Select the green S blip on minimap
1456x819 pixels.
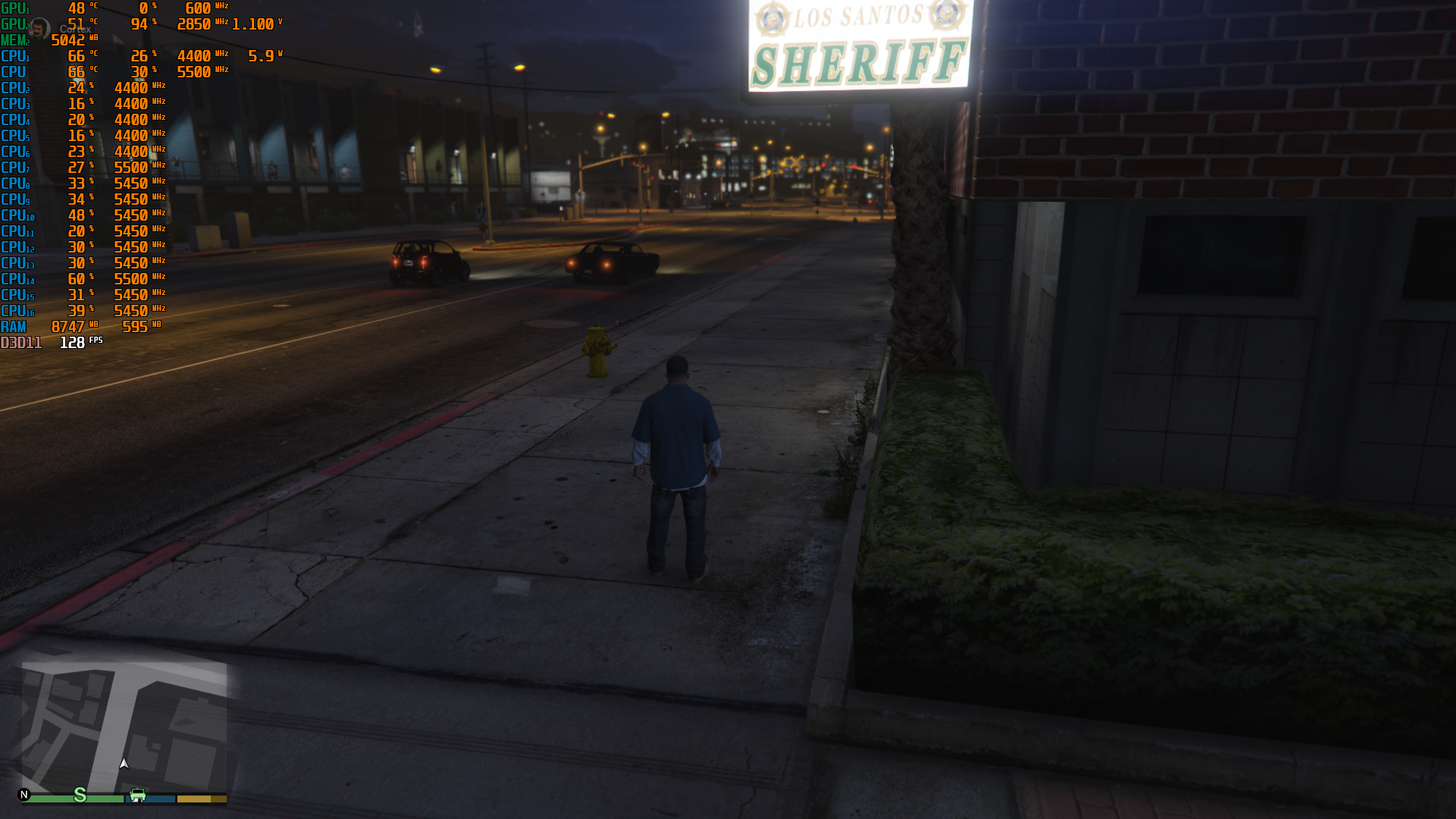80,795
